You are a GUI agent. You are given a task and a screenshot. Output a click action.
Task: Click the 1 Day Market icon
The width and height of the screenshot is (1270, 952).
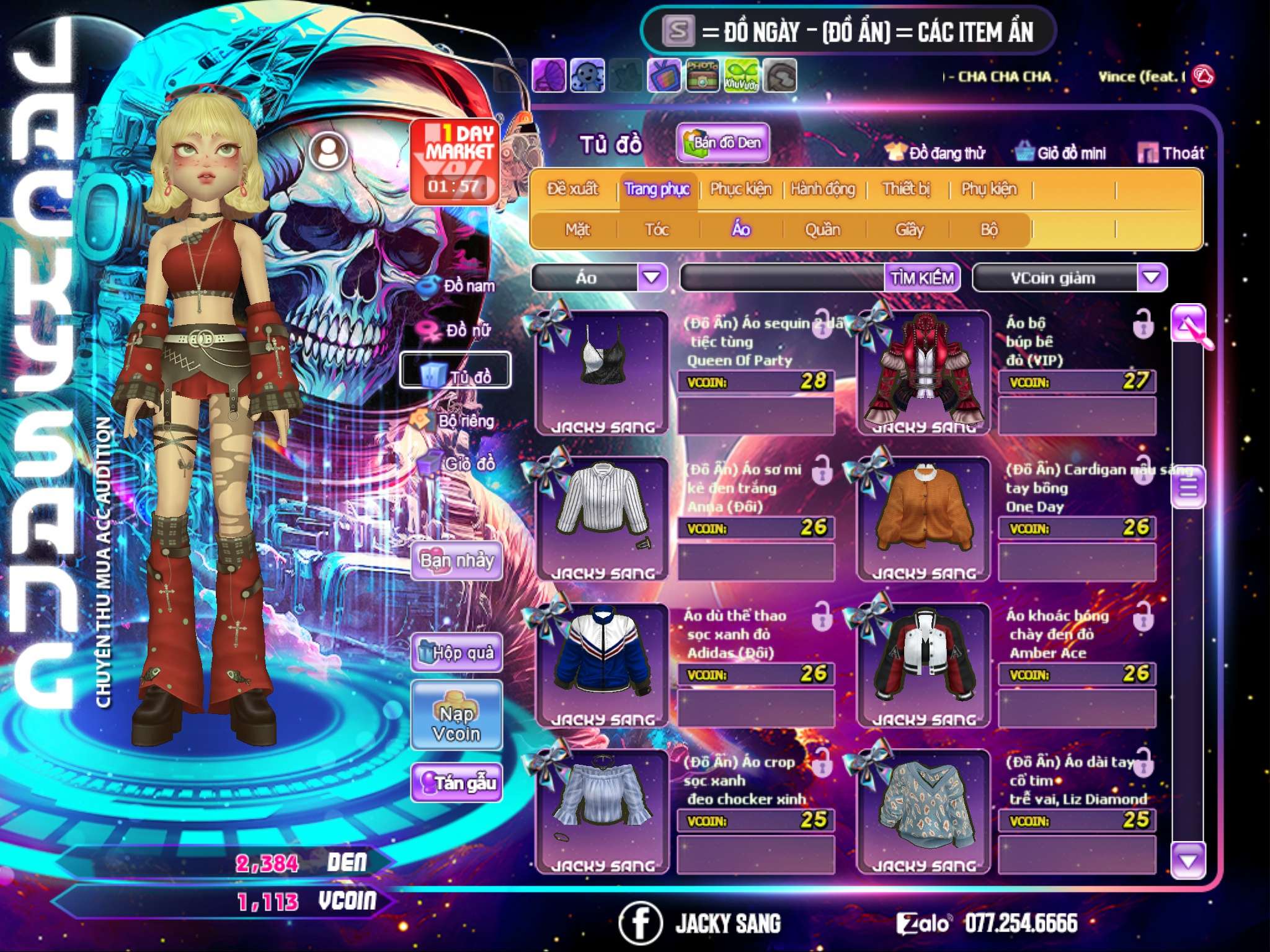click(x=455, y=161)
